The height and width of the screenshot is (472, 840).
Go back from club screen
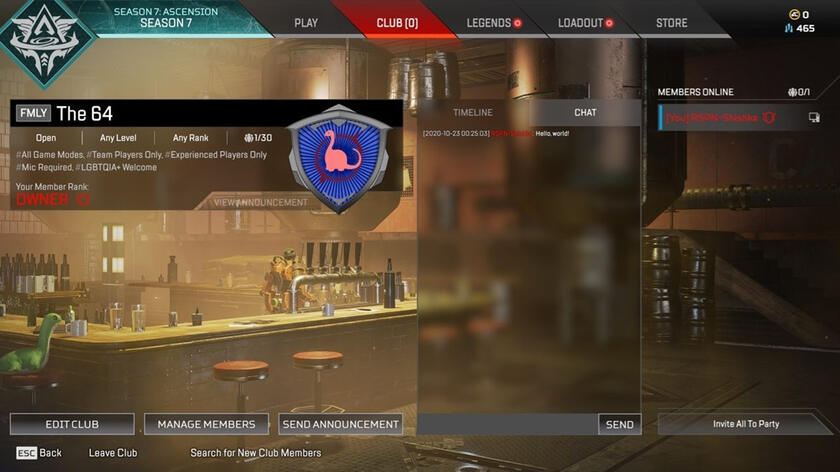pos(39,453)
